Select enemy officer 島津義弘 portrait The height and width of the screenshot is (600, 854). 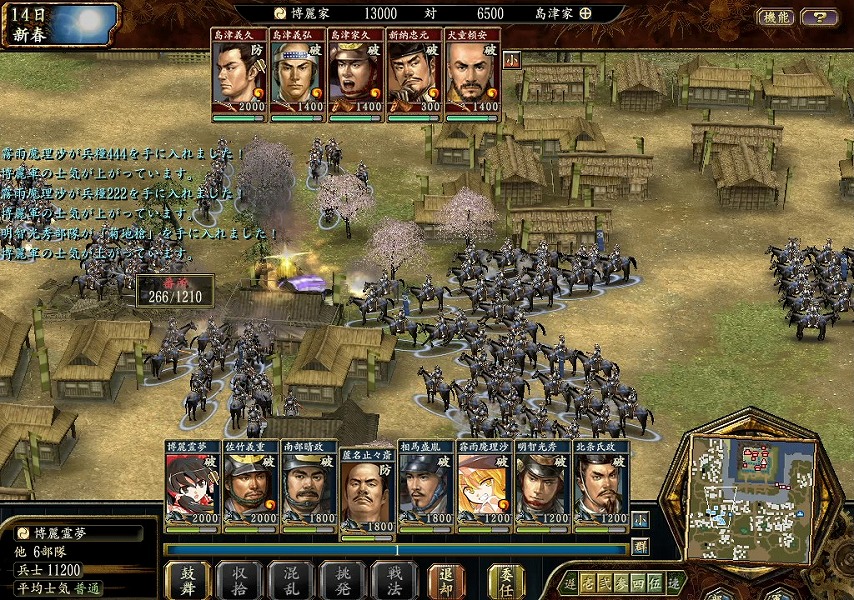[297, 74]
